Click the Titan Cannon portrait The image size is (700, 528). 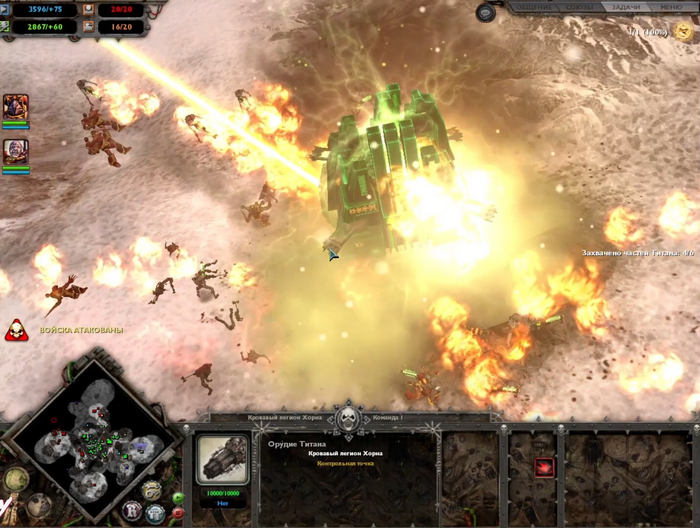pyautogui.click(x=223, y=460)
